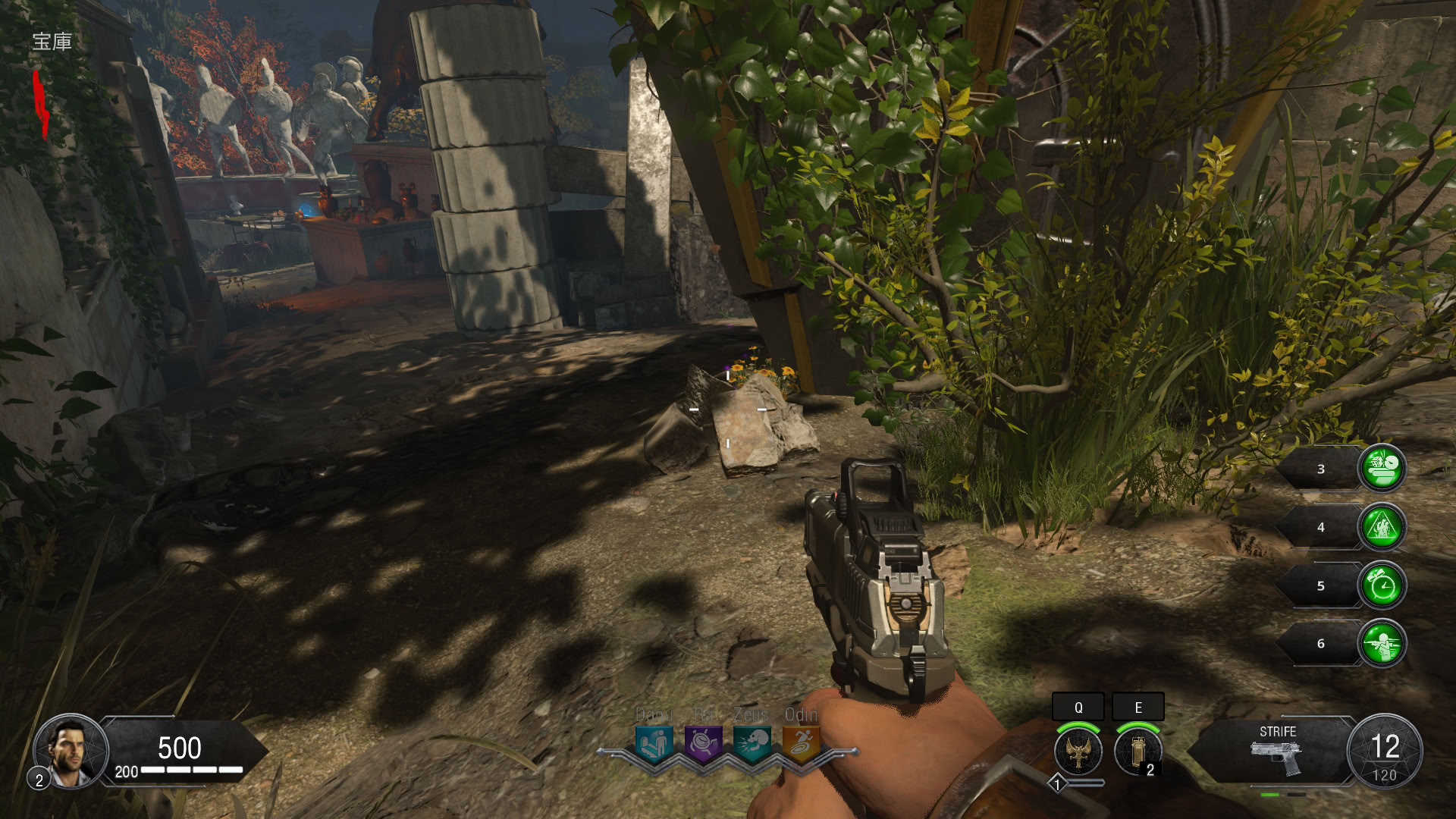Activate the warning-triangle elixir in slot 4
This screenshot has height=819, width=1456.
coord(1382,527)
